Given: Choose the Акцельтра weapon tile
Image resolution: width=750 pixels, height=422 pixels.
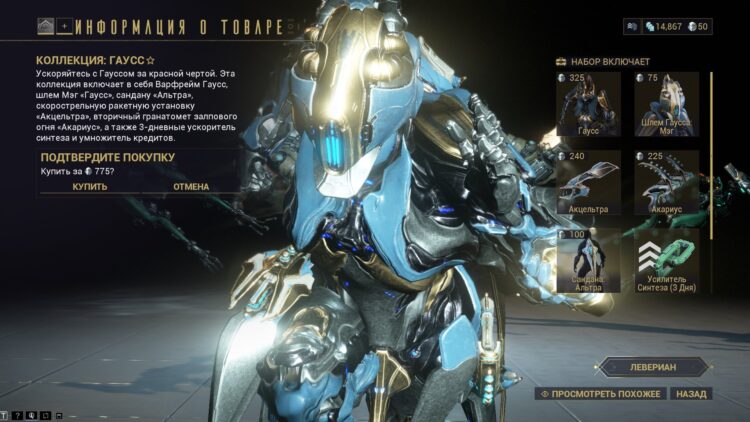Looking at the screenshot, I should [x=588, y=183].
